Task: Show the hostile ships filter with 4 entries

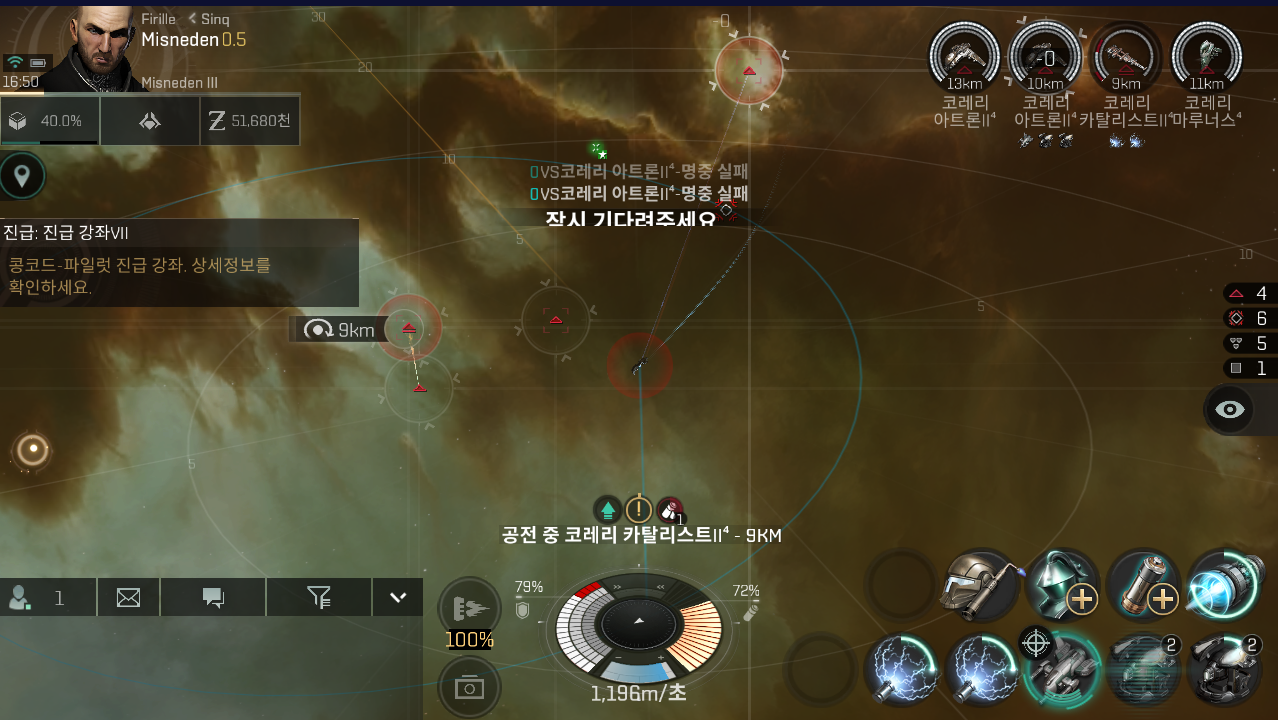Action: (x=1248, y=293)
